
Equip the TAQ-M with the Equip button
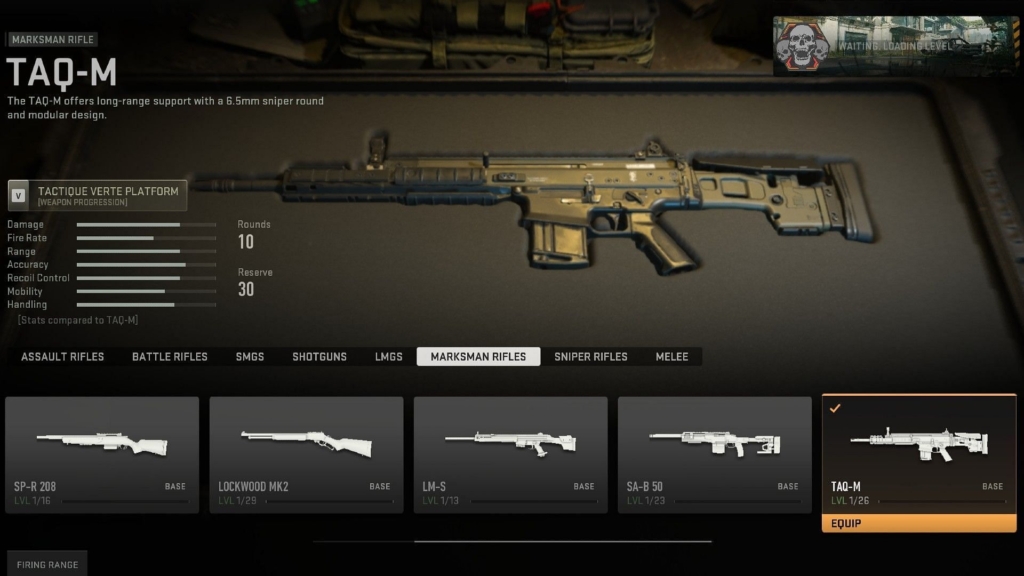click(x=918, y=523)
